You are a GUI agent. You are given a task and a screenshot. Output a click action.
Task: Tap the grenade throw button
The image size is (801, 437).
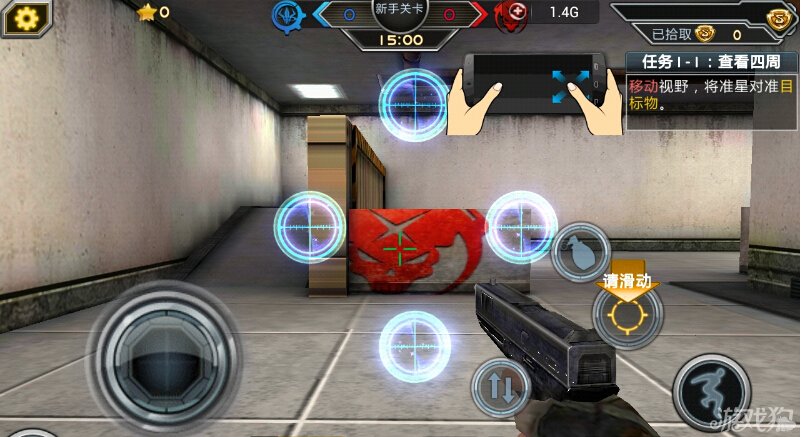coord(581,250)
